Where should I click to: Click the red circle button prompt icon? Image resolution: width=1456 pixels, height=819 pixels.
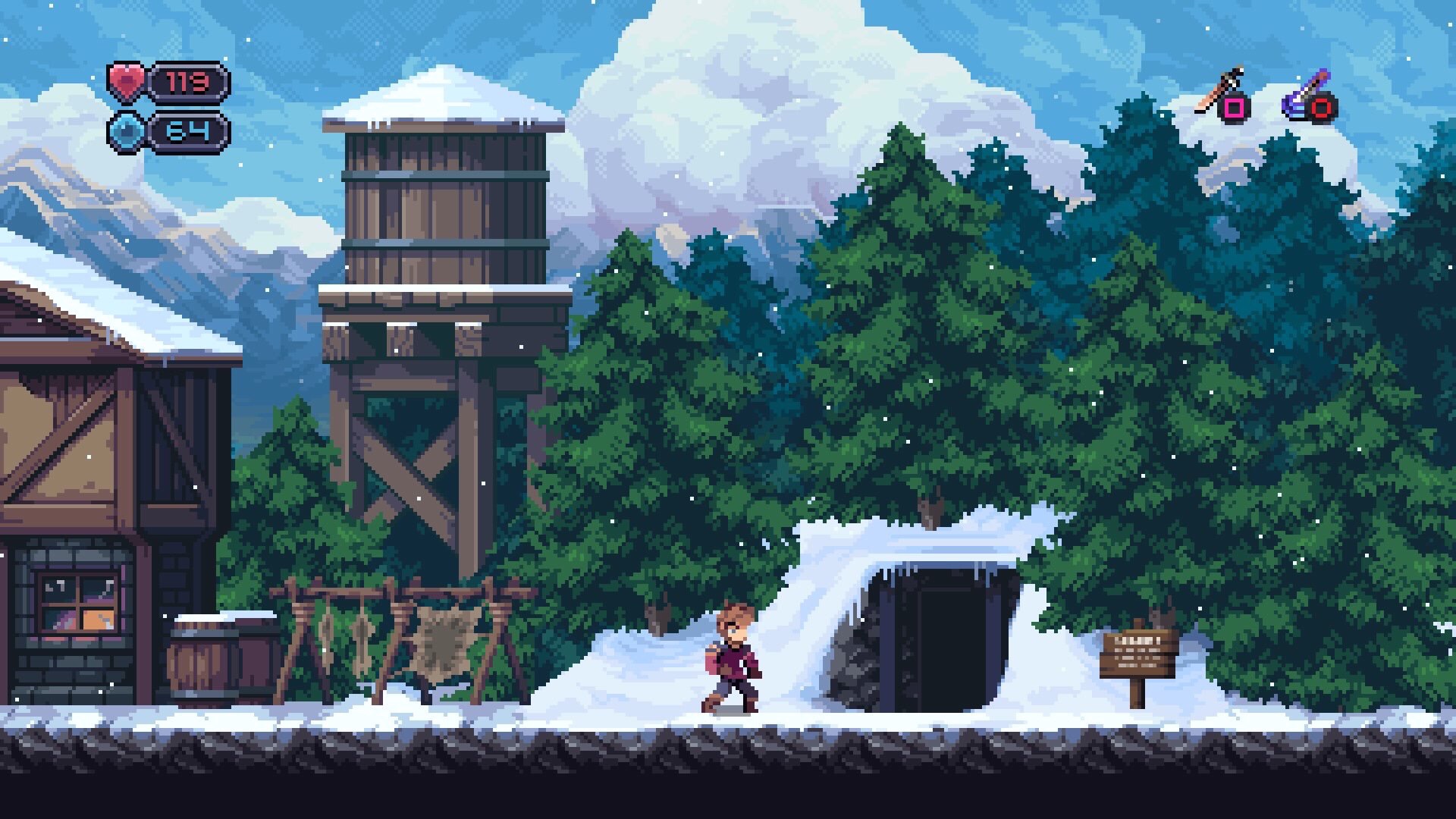tap(1323, 106)
